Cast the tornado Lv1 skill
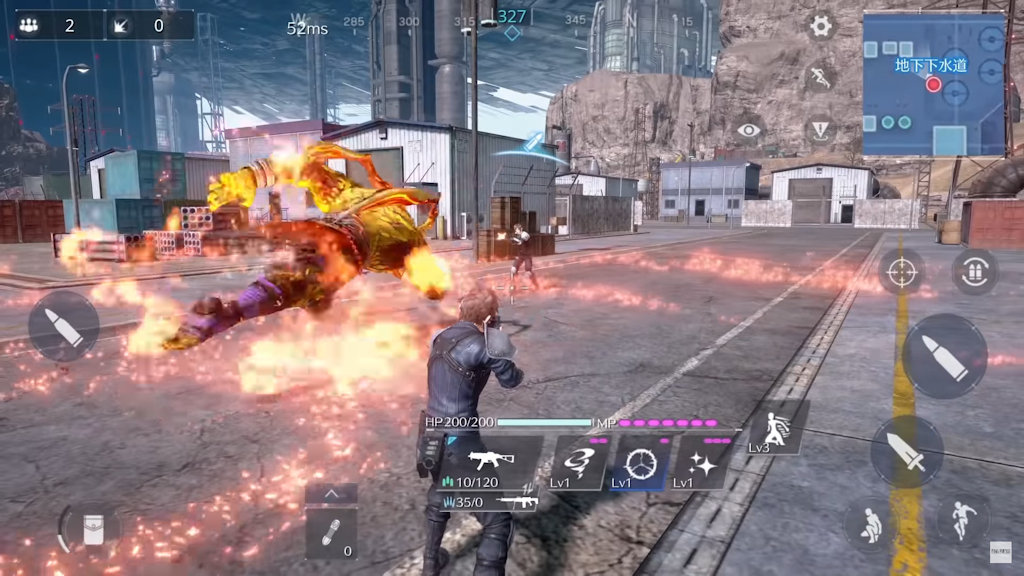 click(579, 463)
